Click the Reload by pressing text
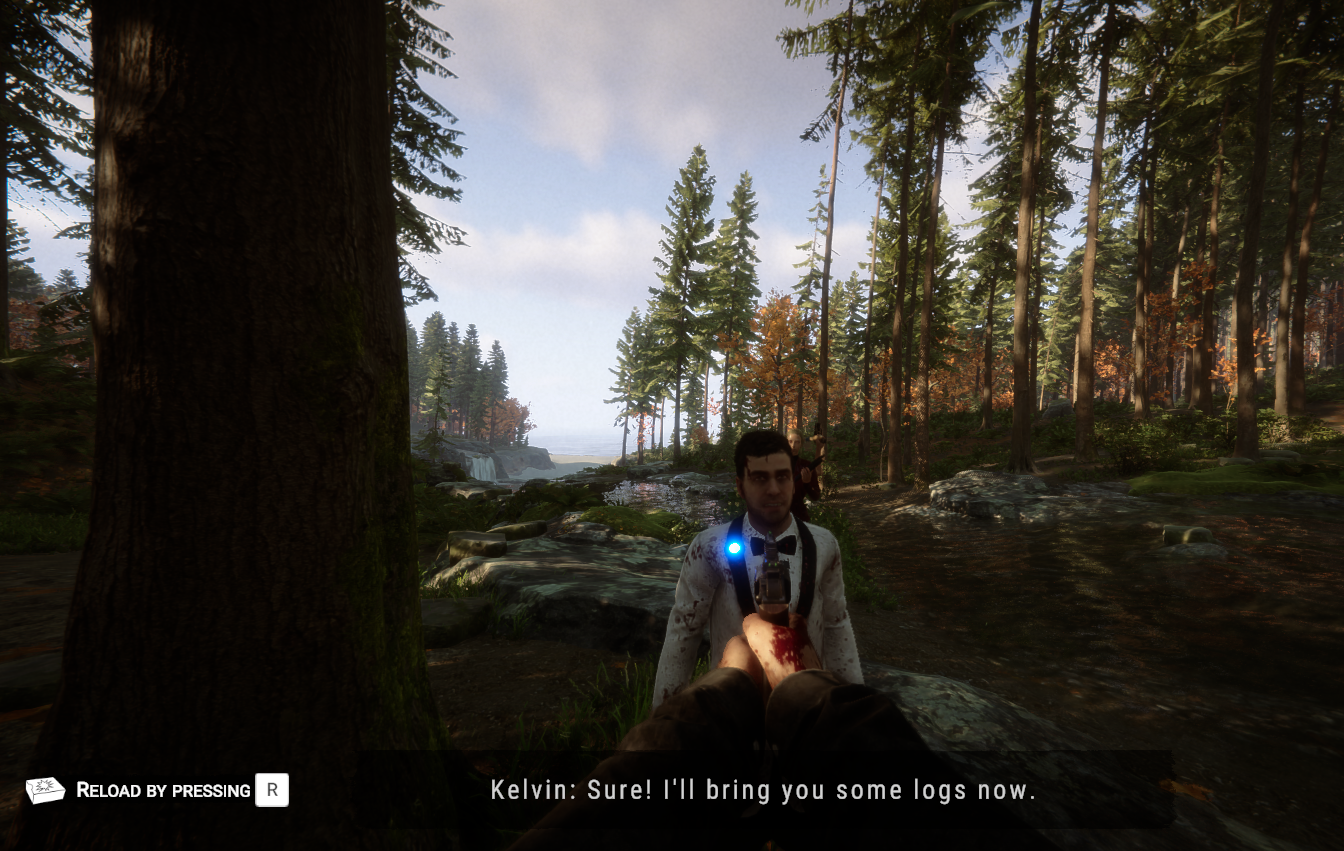This screenshot has width=1344, height=851. 160,790
